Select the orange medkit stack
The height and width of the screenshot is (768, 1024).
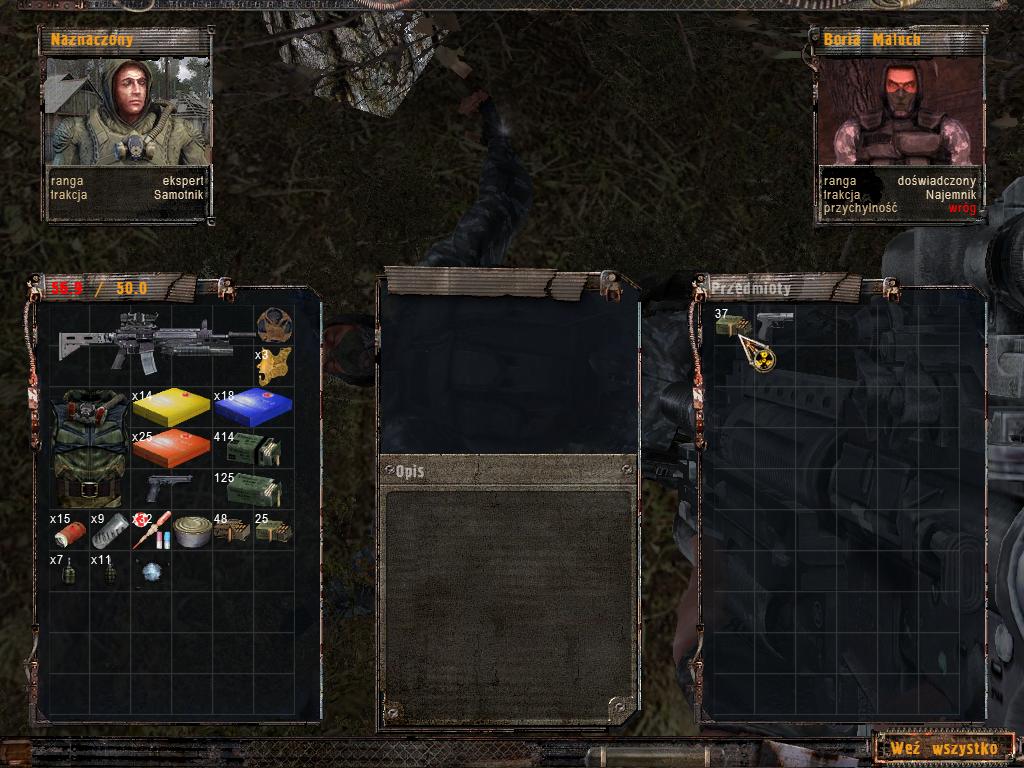(171, 449)
